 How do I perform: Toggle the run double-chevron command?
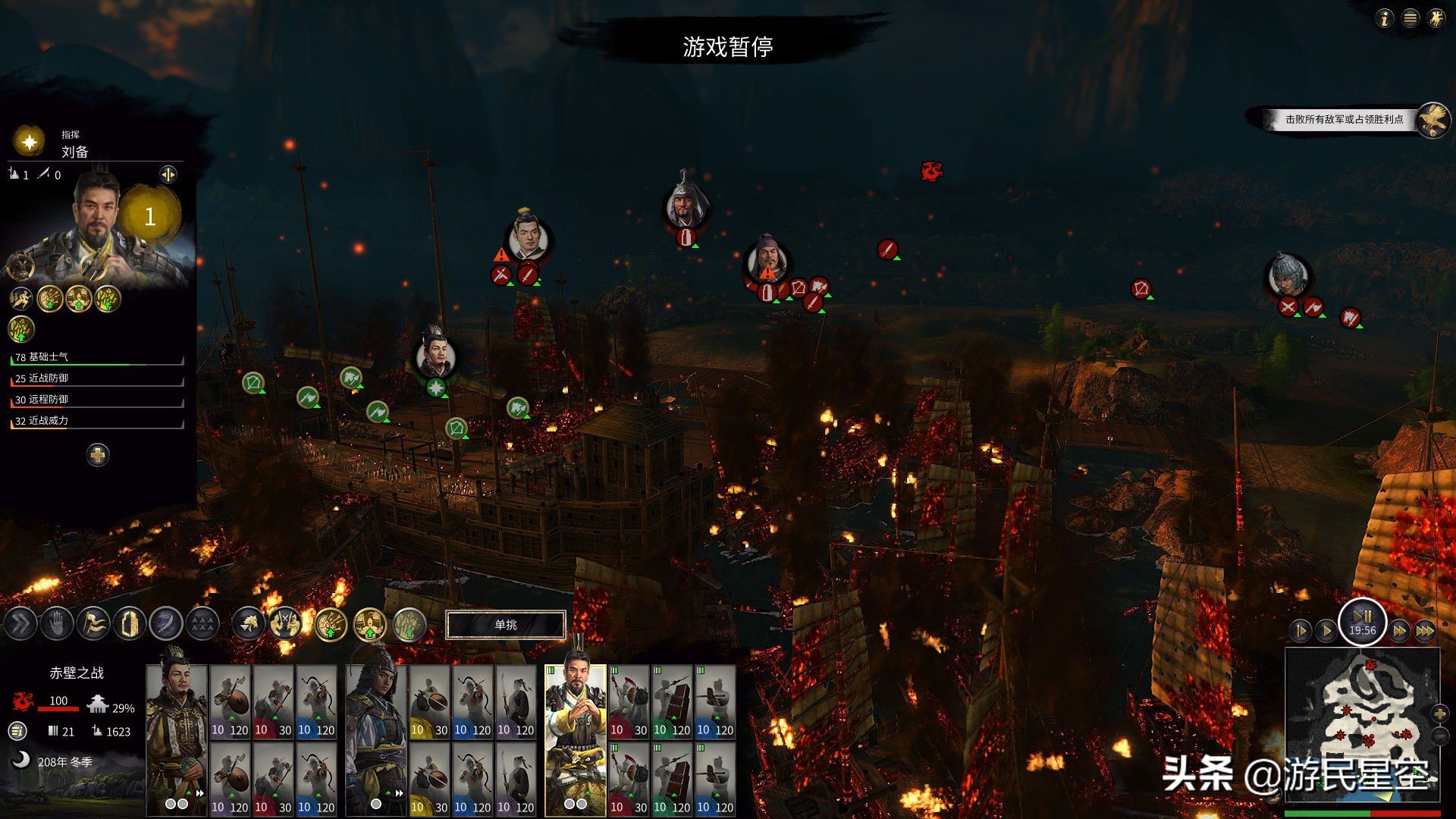point(20,624)
